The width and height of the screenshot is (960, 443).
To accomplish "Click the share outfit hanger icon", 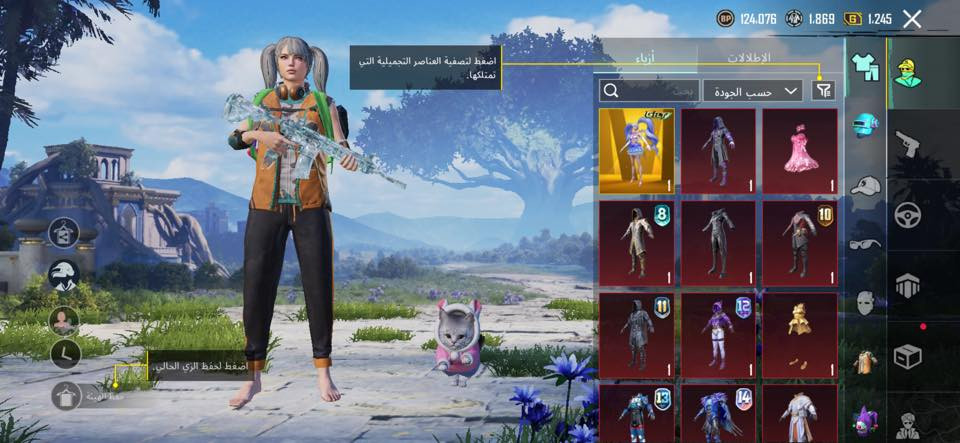I will tap(64, 233).
